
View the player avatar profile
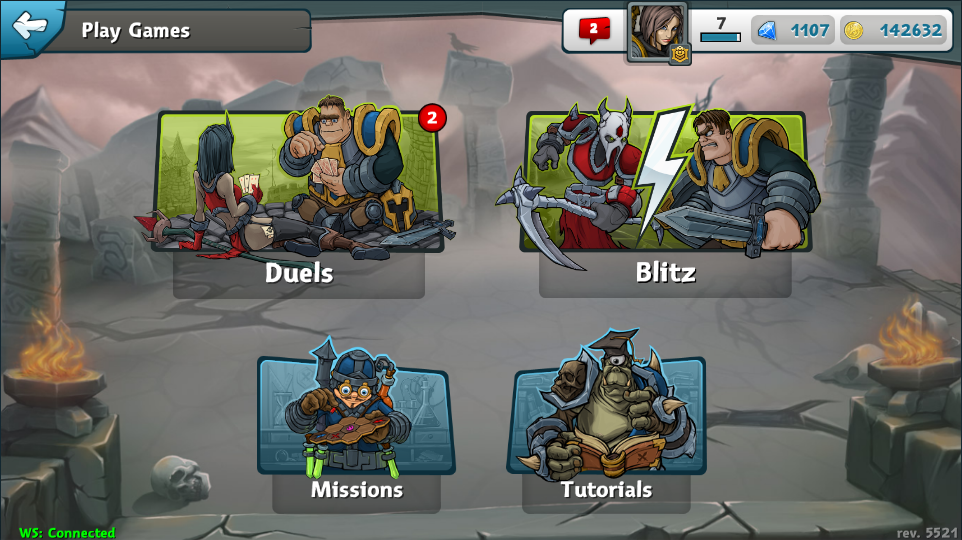tap(656, 32)
